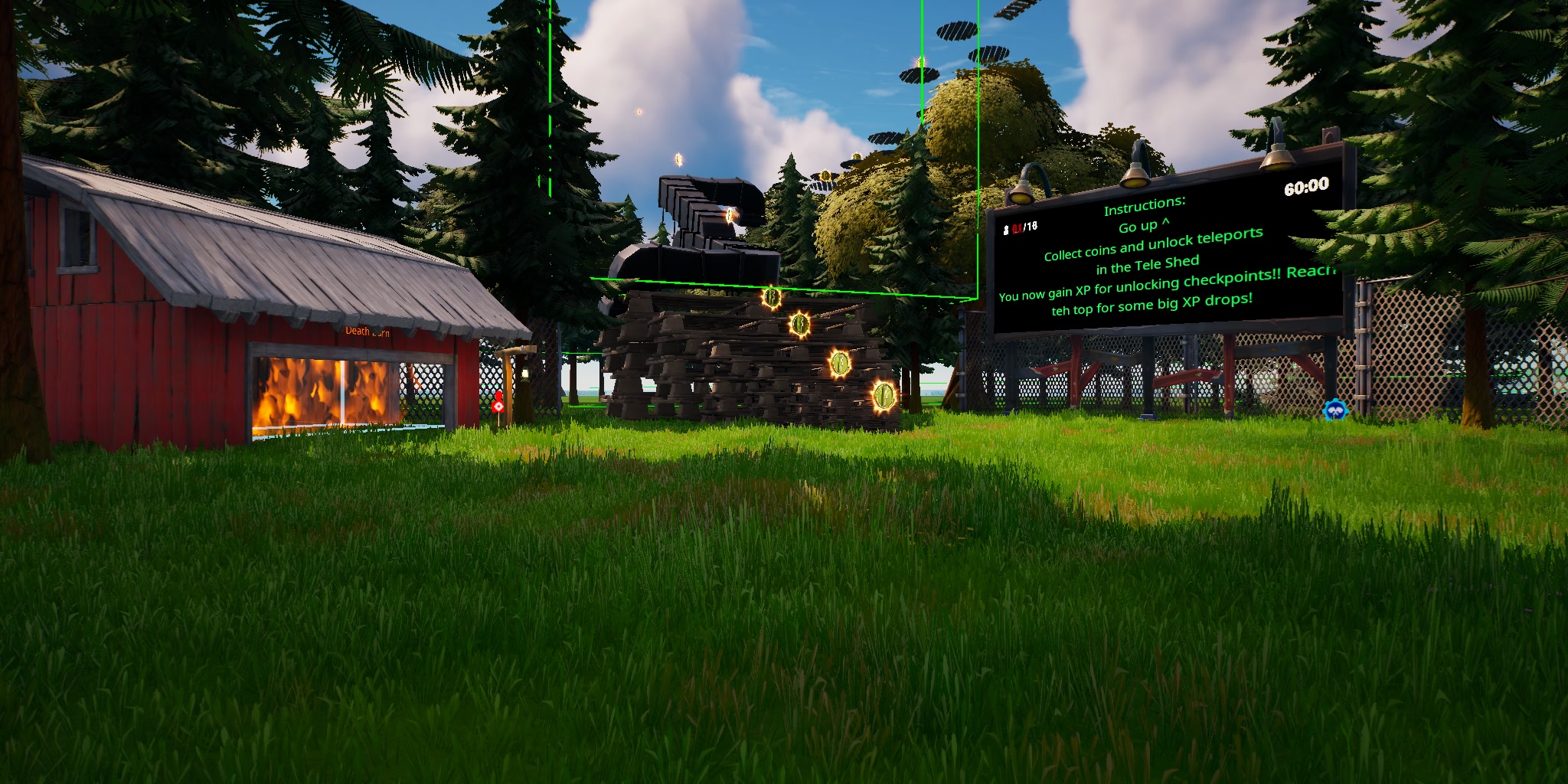Click the Instructions heading on the billboard
Screen dimensions: 1568x784
coord(1145,205)
